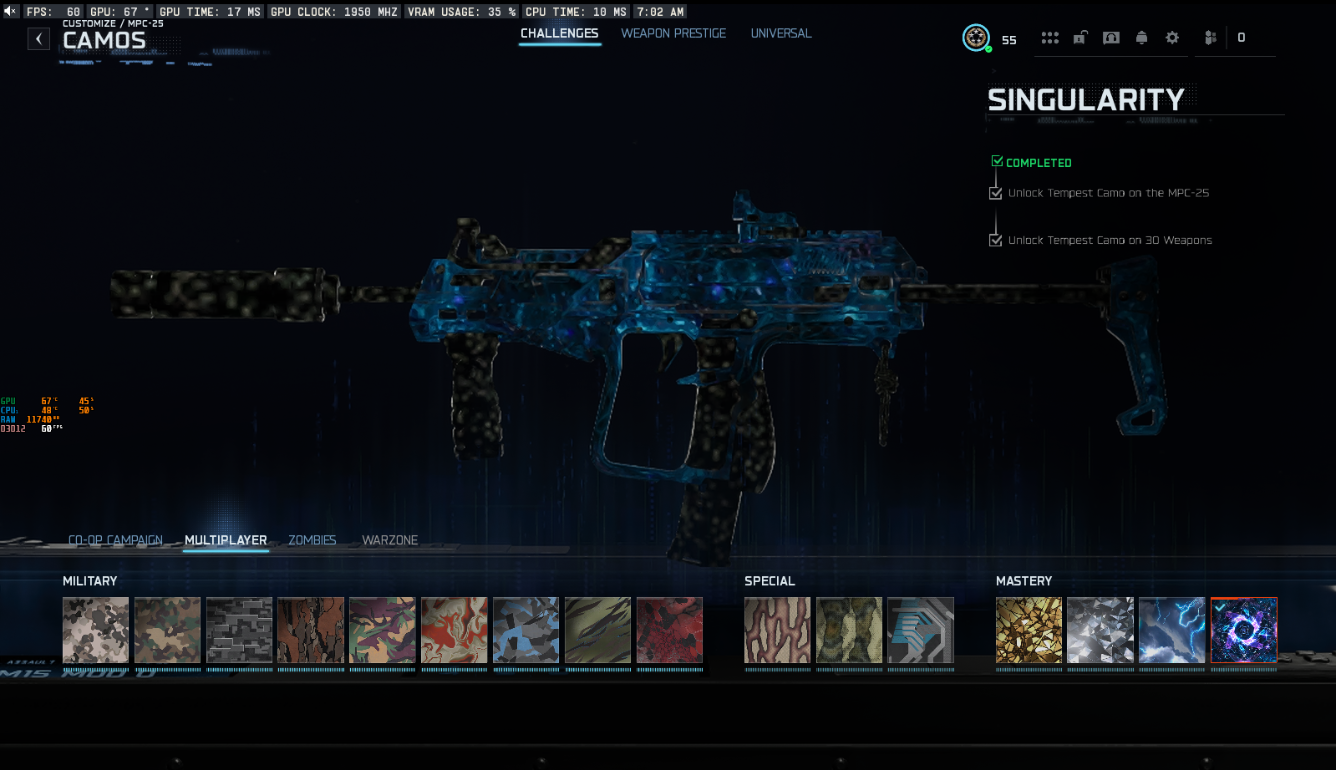This screenshot has height=770, width=1336.
Task: Switch to the ZOMBIES tab
Action: 312,540
